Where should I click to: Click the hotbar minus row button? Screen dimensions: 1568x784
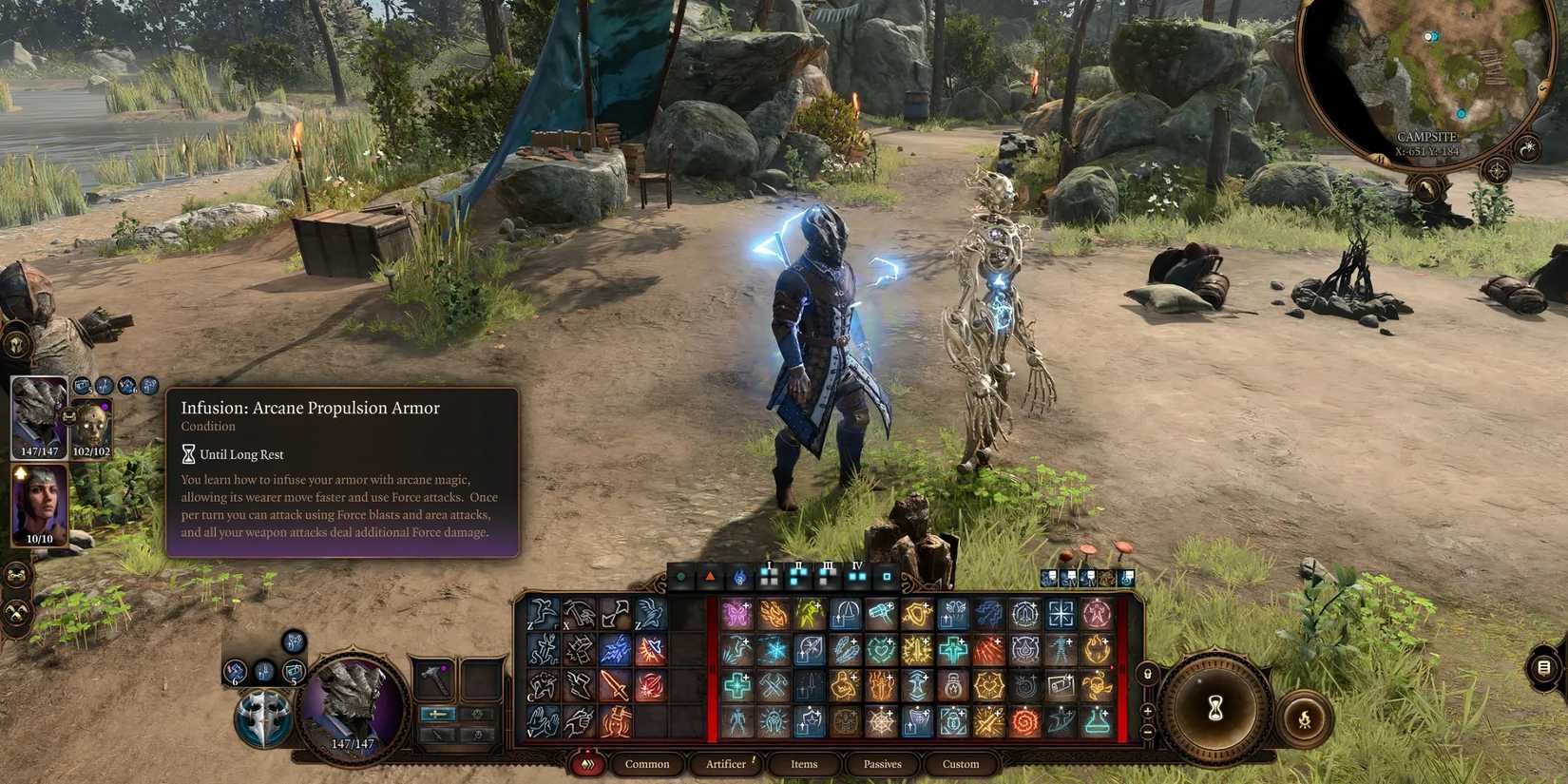tap(1147, 732)
